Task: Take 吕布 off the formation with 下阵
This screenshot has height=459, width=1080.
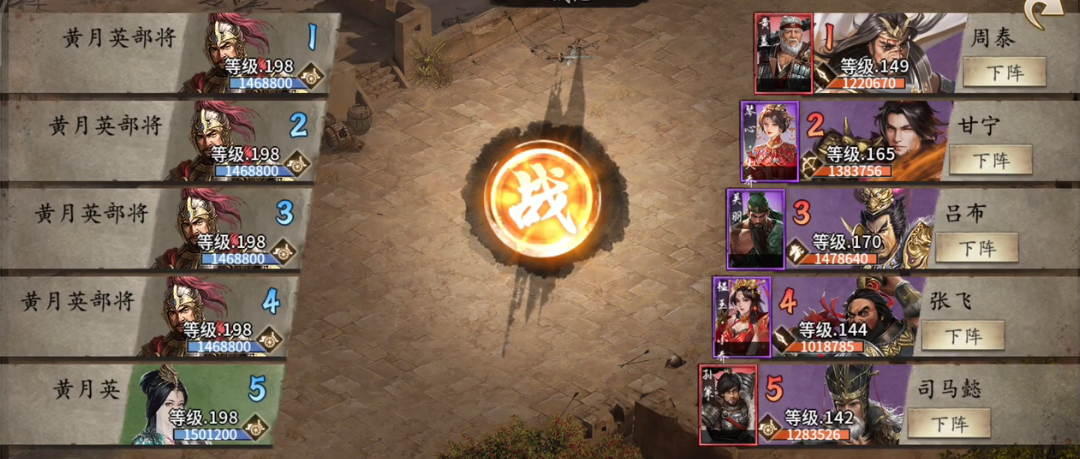Action: (976, 247)
